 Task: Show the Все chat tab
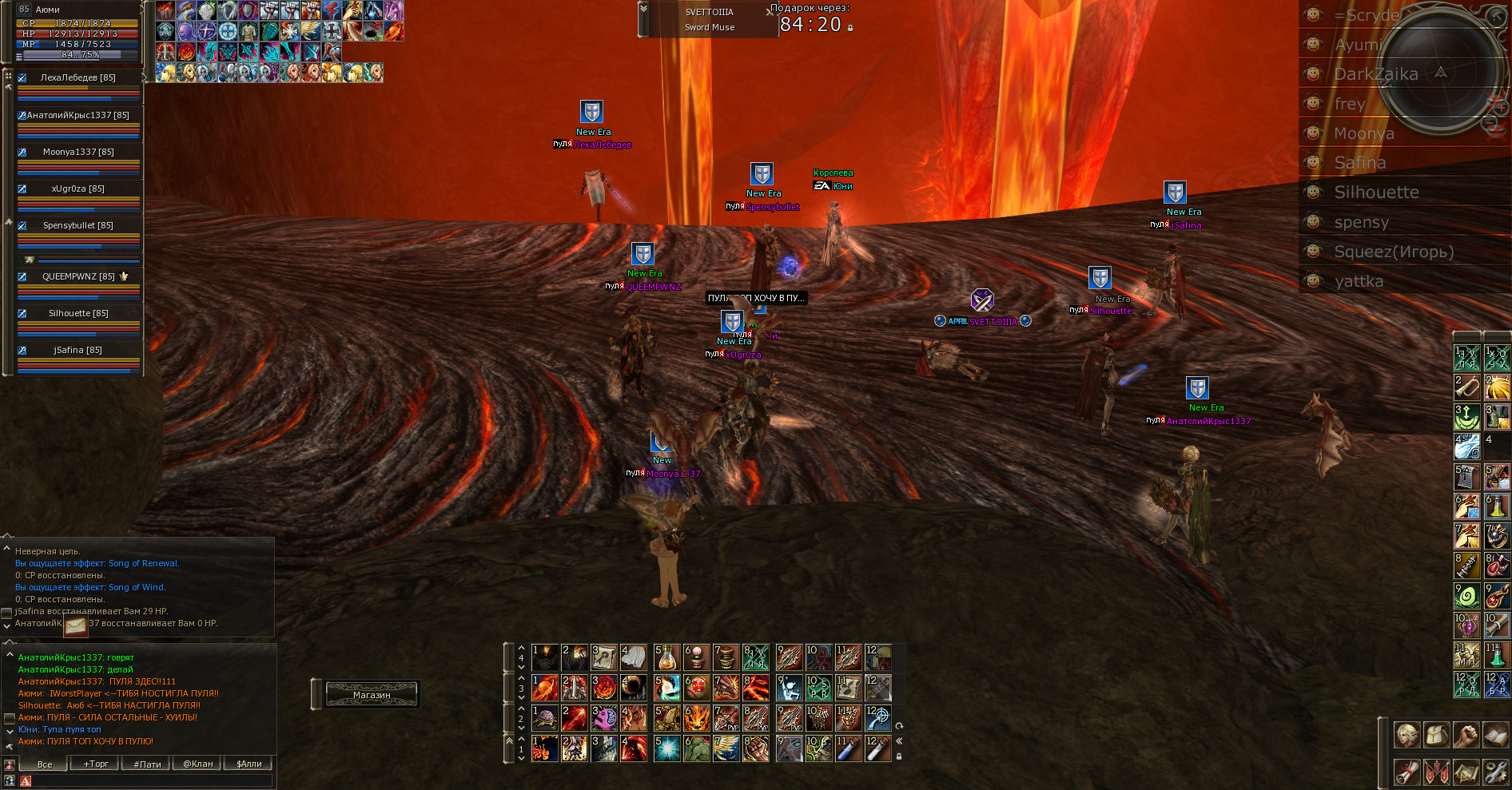click(x=45, y=764)
